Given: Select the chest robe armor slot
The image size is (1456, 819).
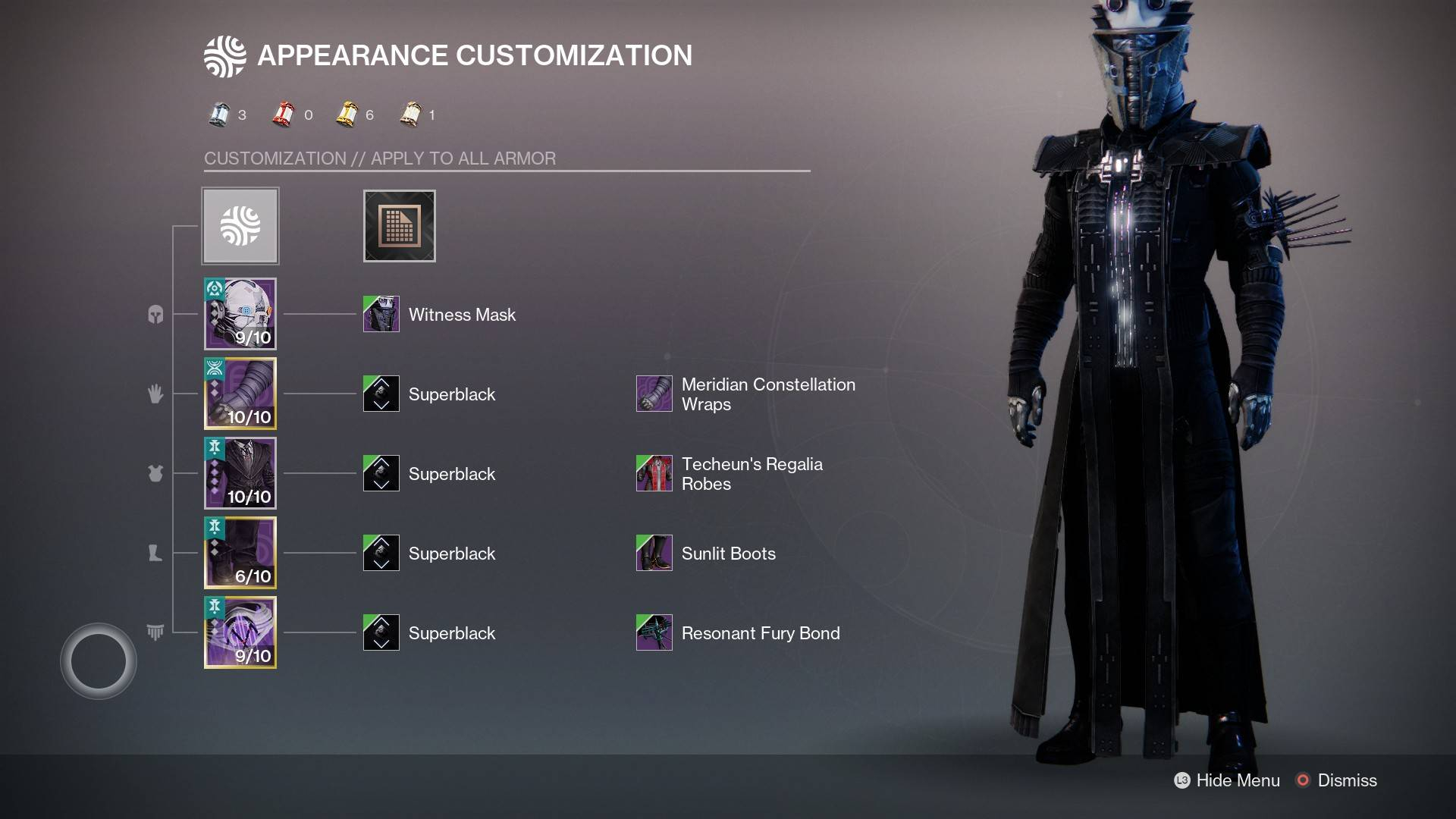Looking at the screenshot, I should coord(240,473).
